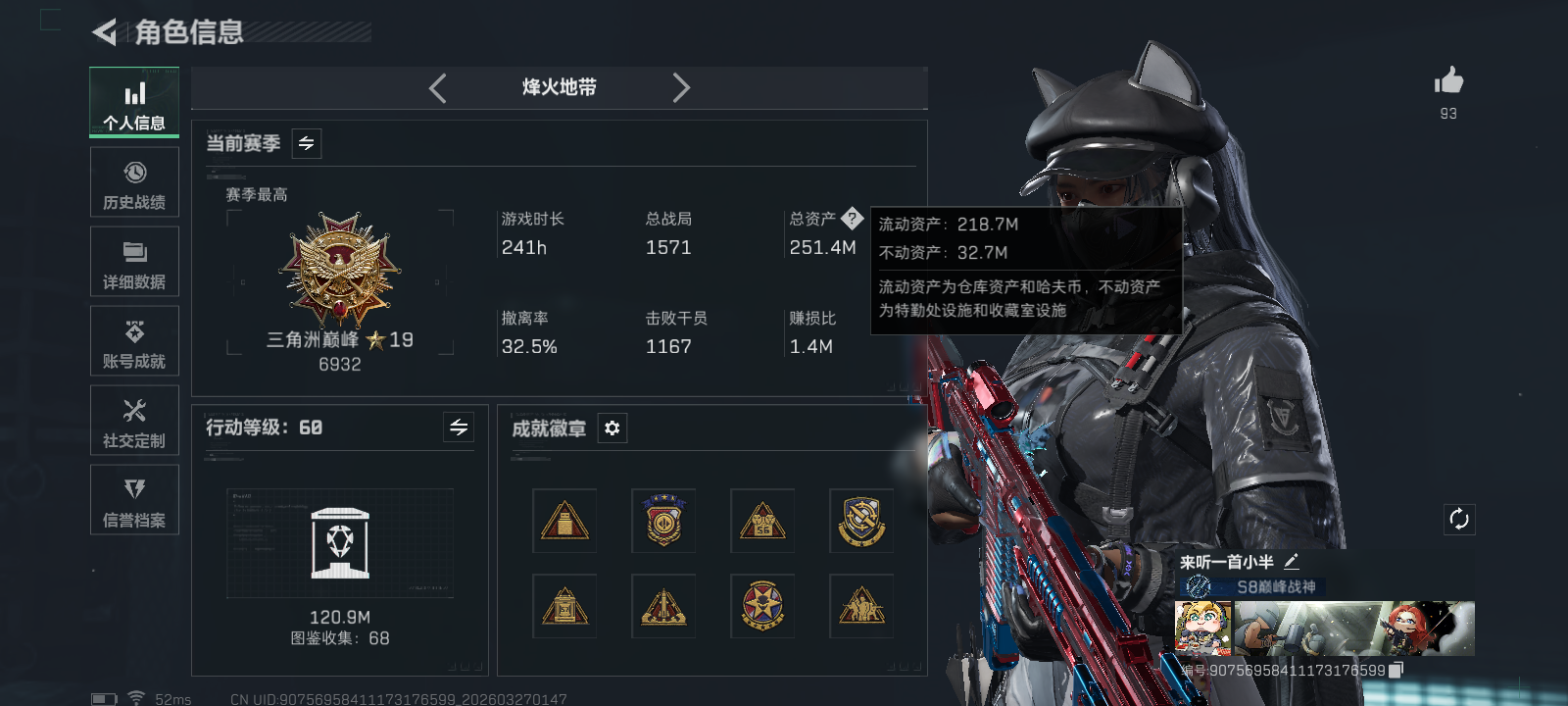Toggle the season swap icon beside 当前赛季
This screenshot has height=706, width=1568.
coord(305,143)
